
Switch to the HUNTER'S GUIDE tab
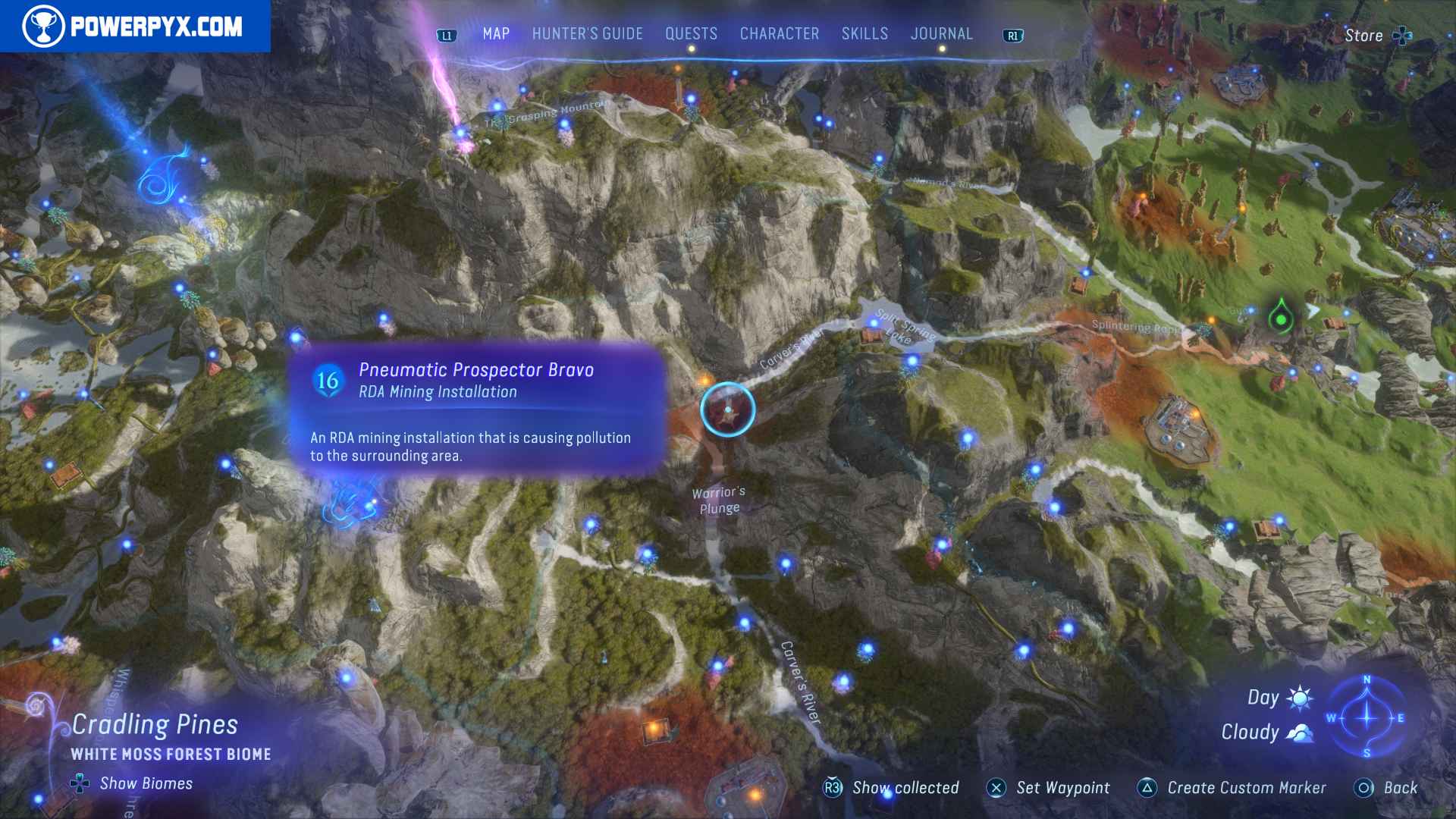coord(587,33)
